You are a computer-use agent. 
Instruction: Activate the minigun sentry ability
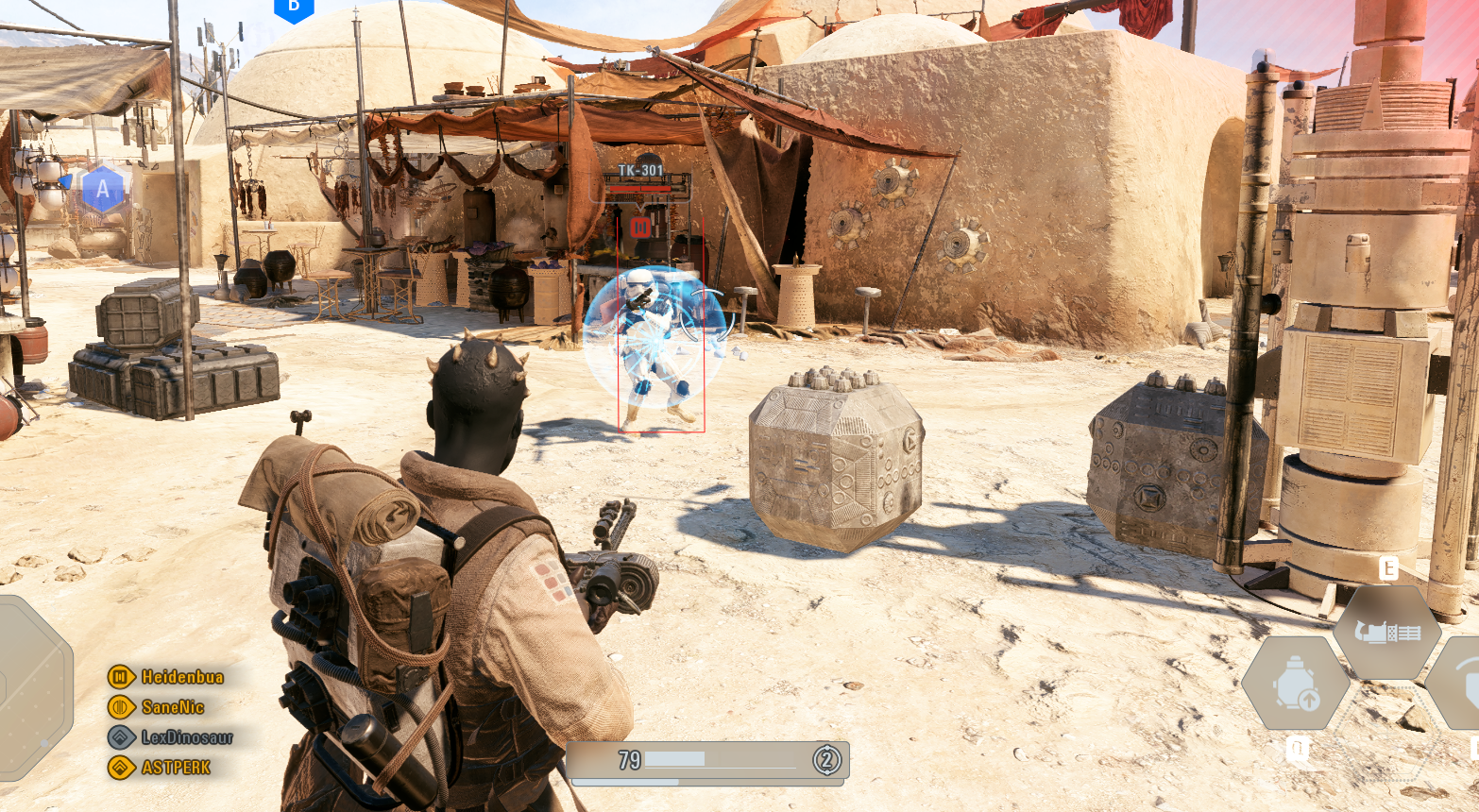pyautogui.click(x=1386, y=632)
